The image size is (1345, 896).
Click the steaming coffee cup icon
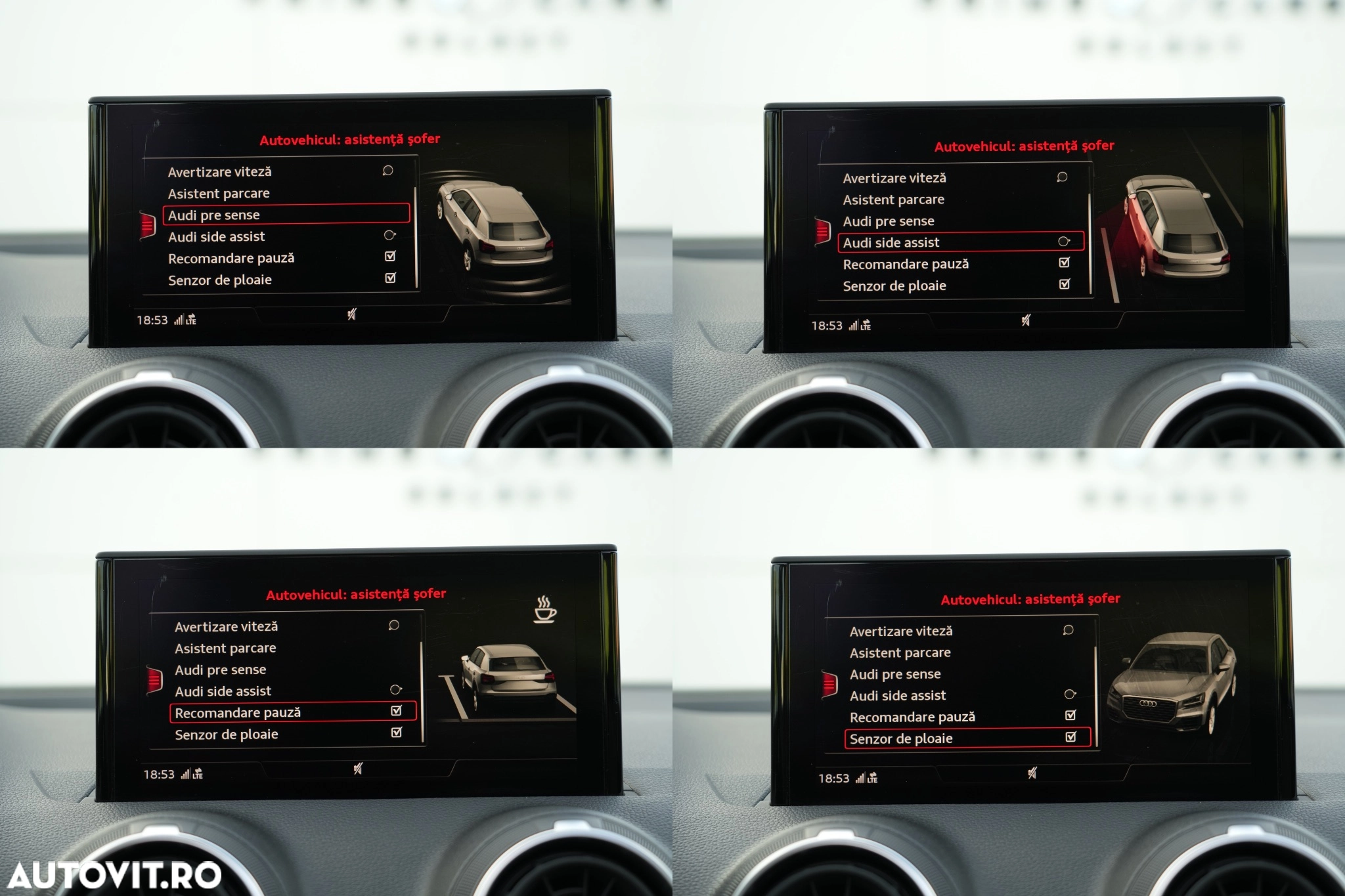(x=544, y=609)
